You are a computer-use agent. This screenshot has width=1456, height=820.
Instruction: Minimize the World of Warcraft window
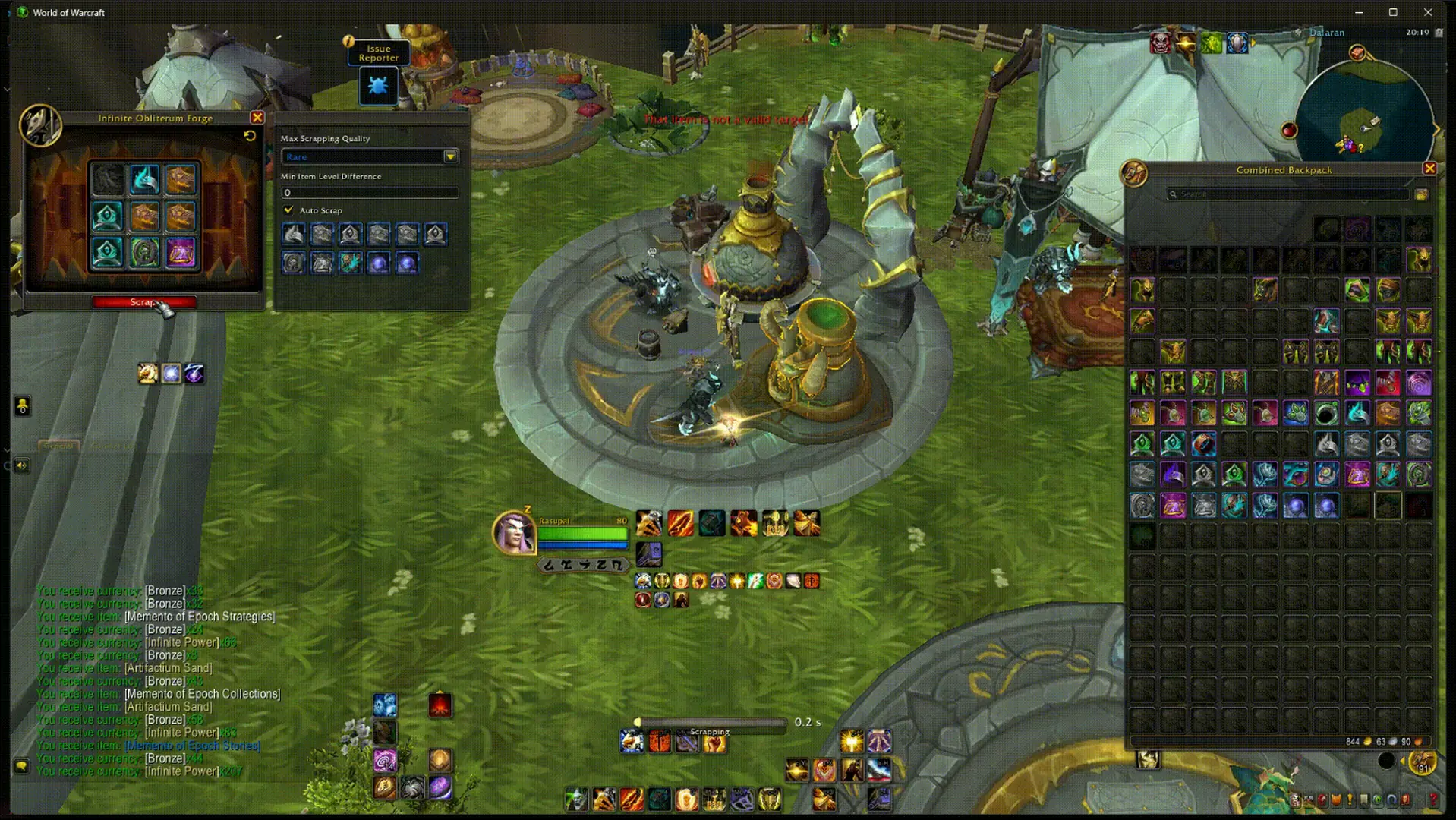(1359, 12)
